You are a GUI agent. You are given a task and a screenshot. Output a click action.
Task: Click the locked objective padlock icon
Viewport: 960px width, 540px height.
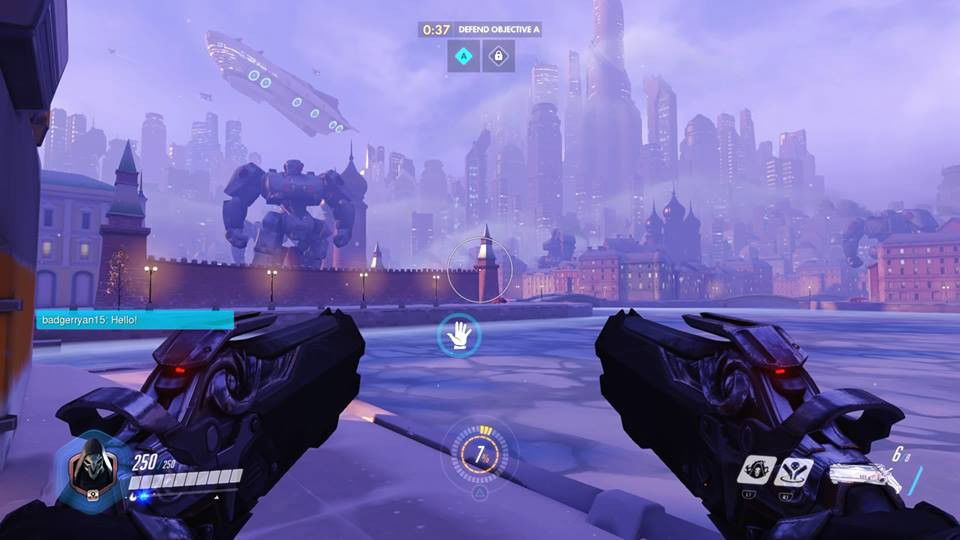pyautogui.click(x=498, y=56)
